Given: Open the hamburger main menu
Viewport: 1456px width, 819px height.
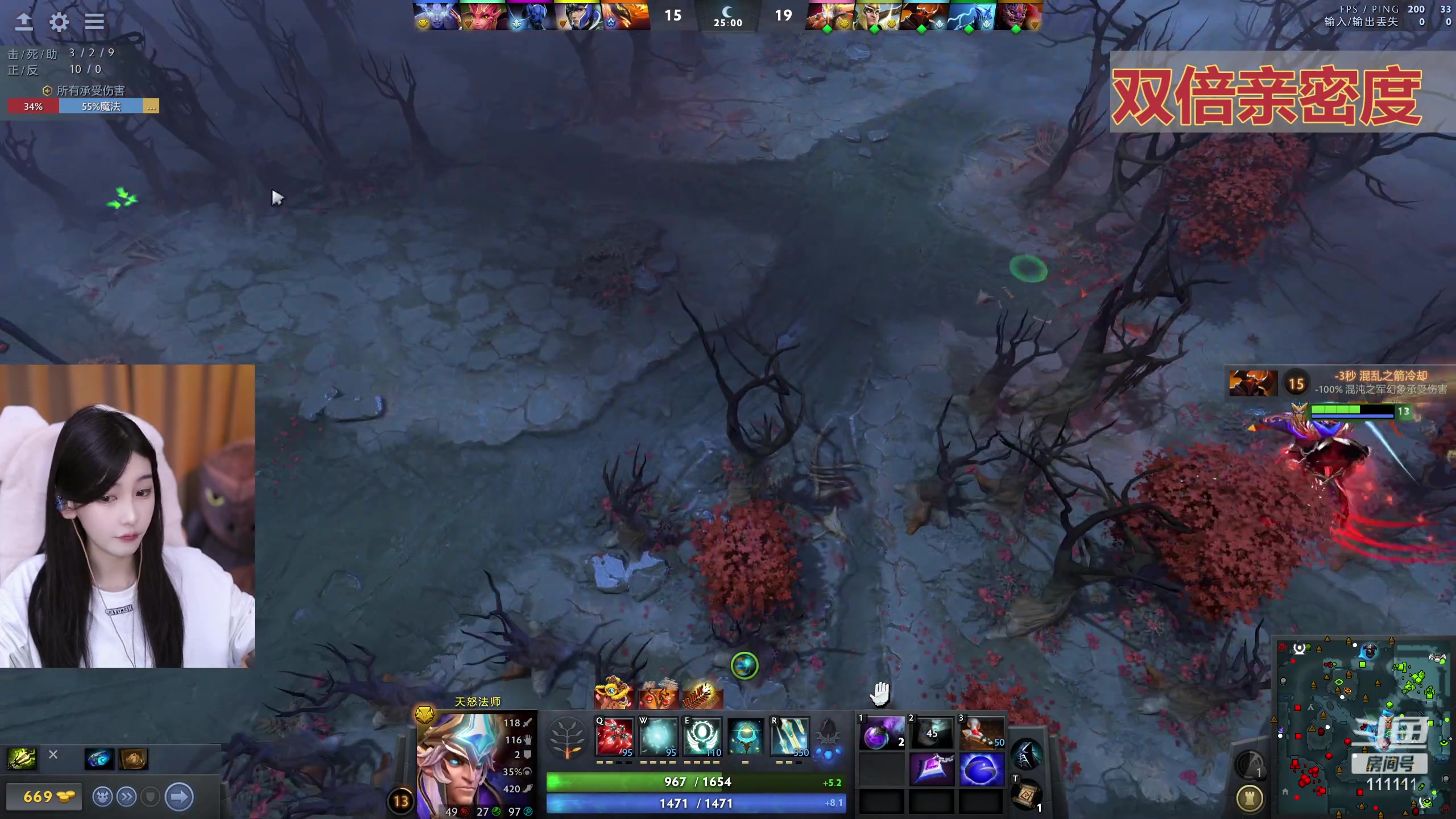Looking at the screenshot, I should 94,22.
